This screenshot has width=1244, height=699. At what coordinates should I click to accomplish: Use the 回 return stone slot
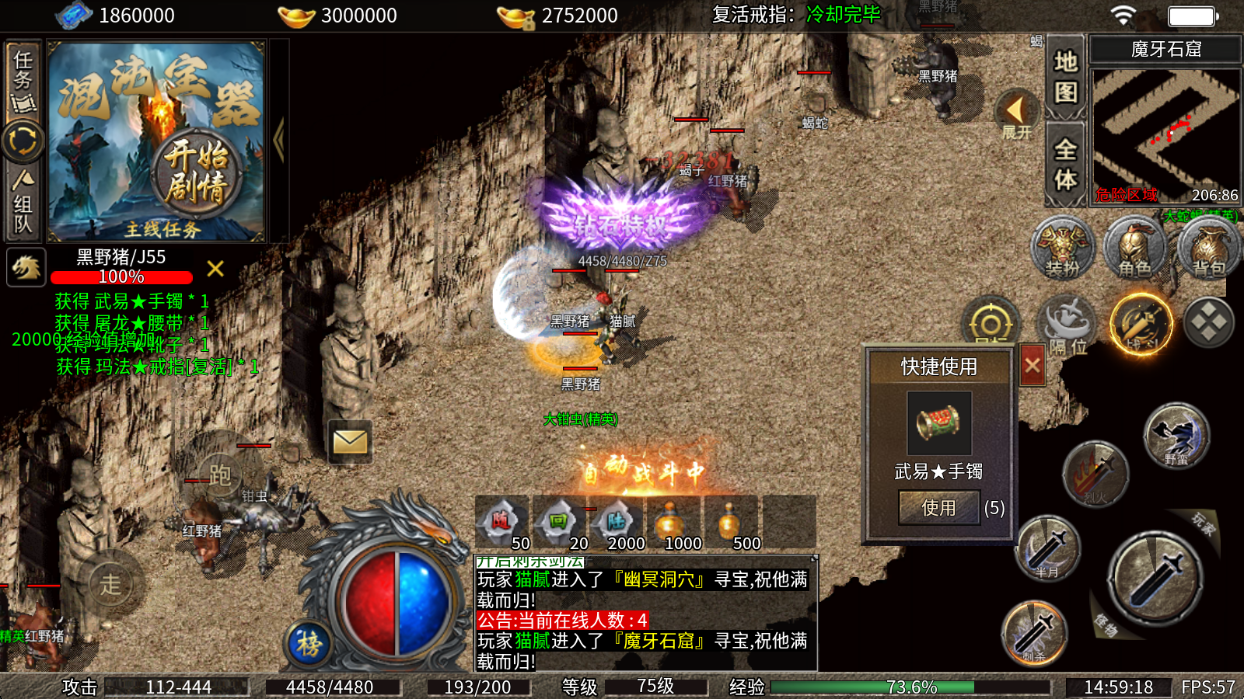pyautogui.click(x=559, y=522)
